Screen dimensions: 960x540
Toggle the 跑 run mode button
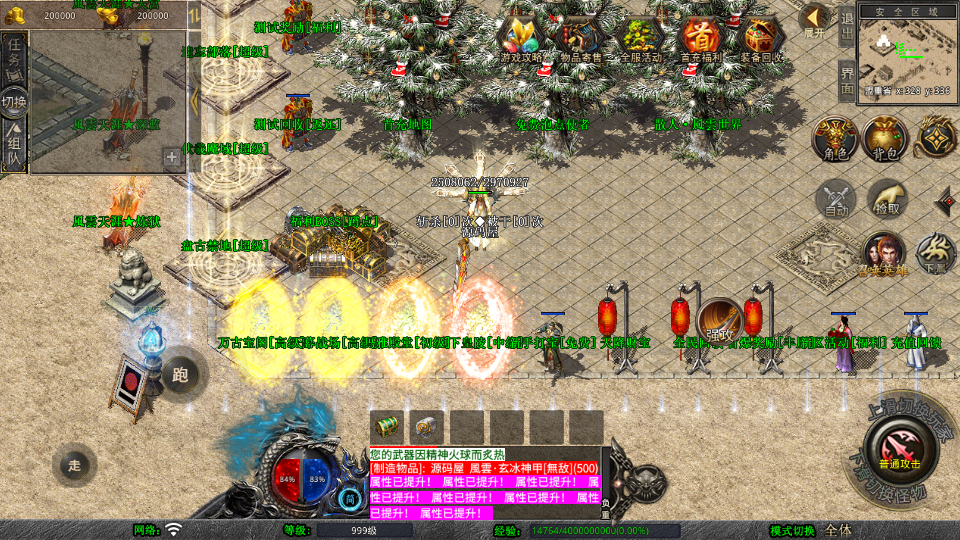pyautogui.click(x=180, y=375)
